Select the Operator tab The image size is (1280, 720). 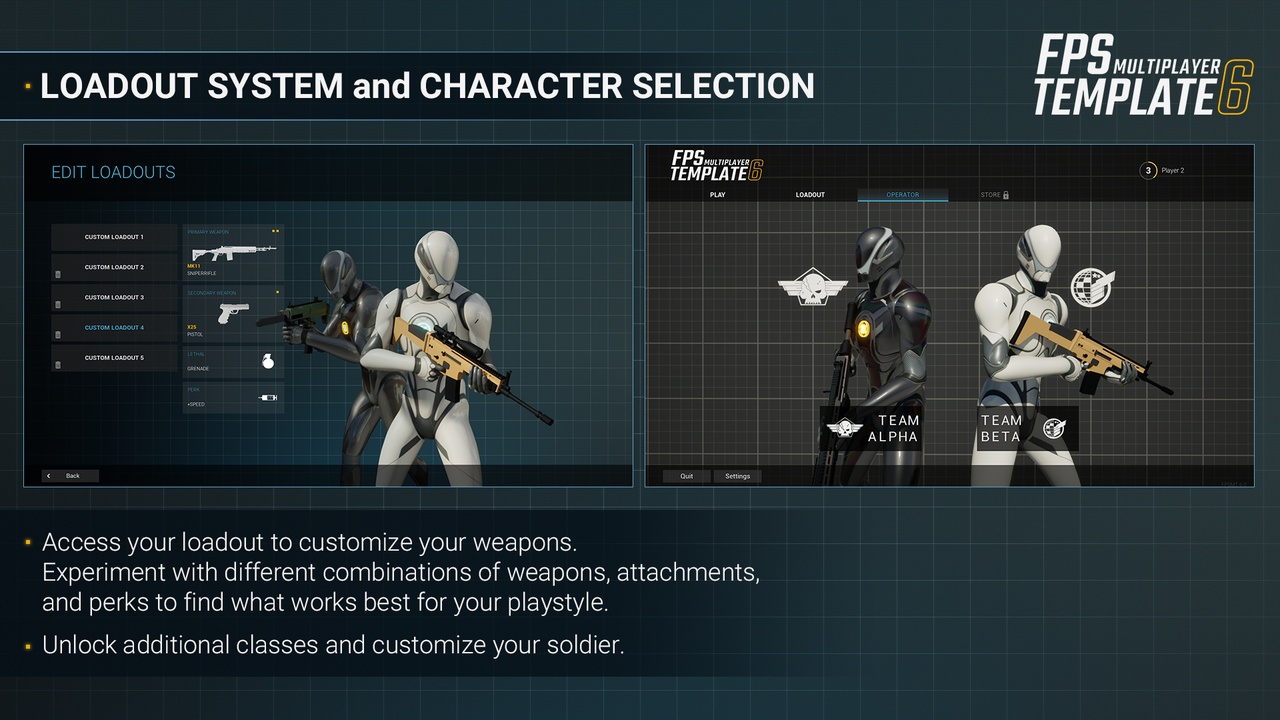point(902,195)
